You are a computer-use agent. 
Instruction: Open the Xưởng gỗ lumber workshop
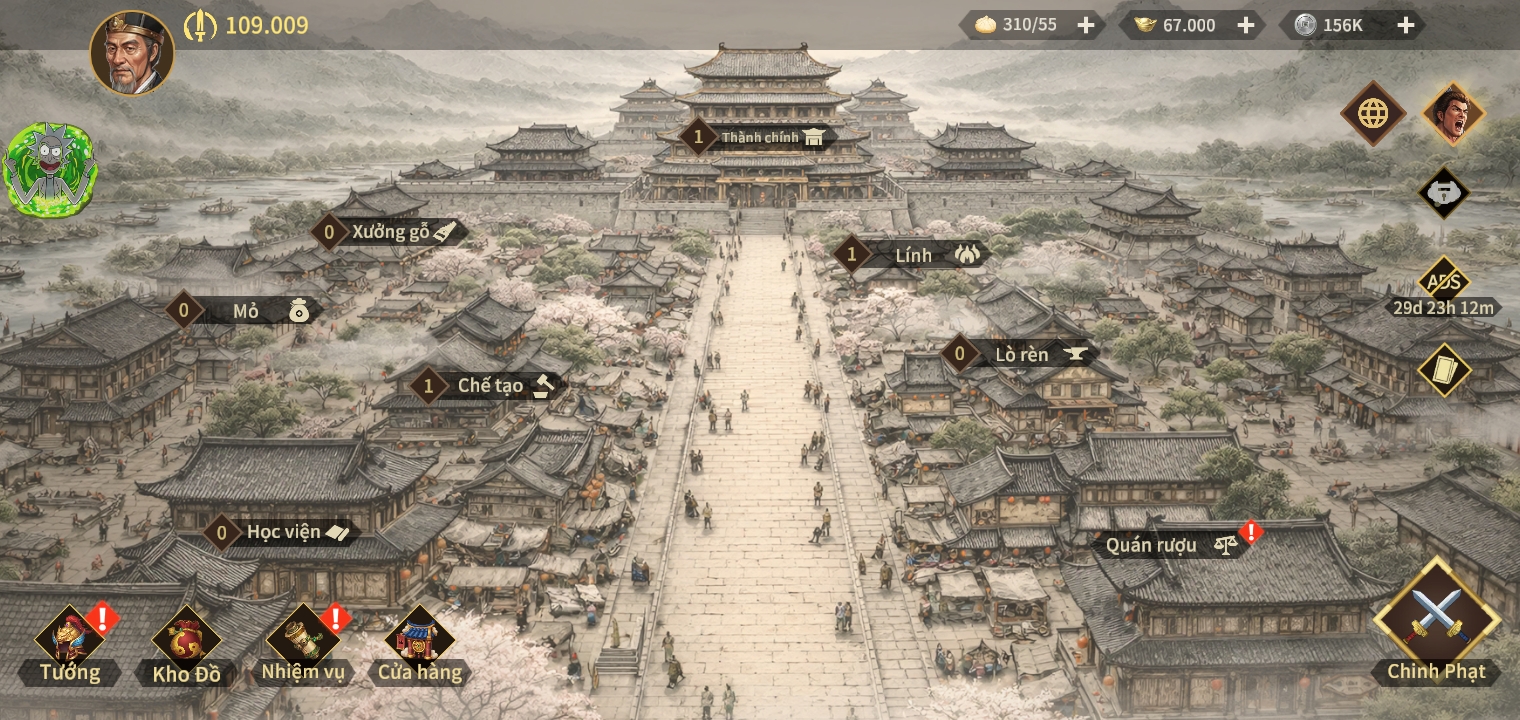coord(392,233)
